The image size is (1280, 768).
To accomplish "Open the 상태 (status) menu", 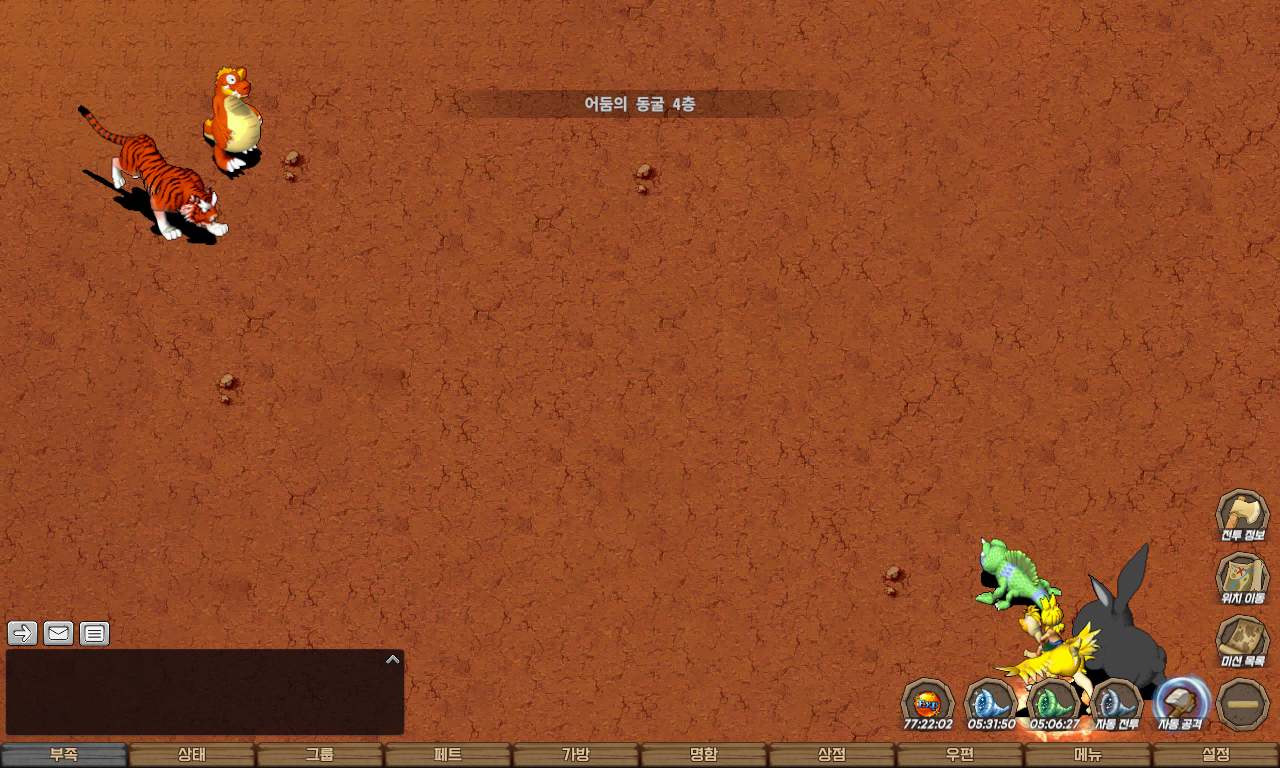I will click(192, 755).
